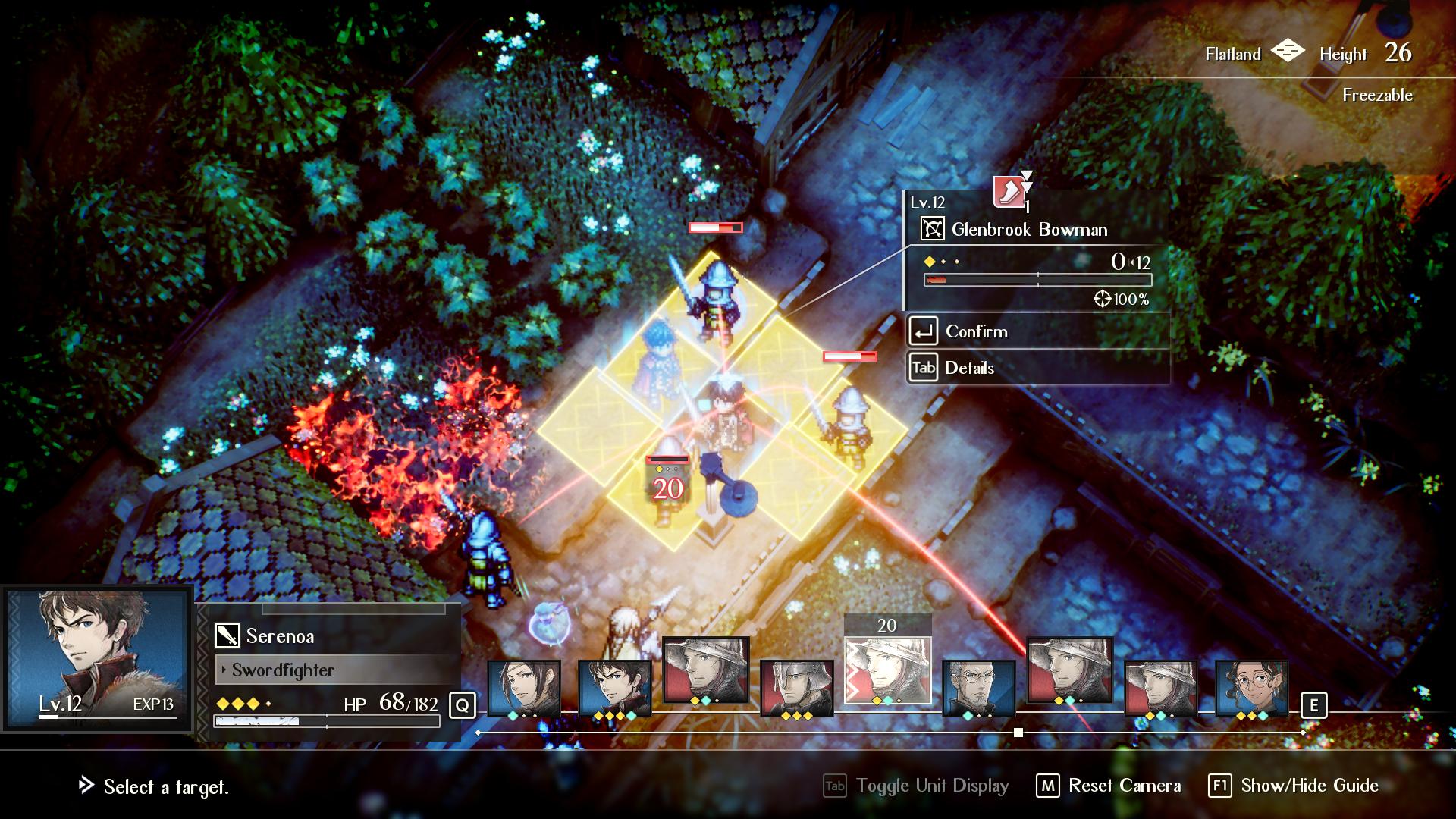Click the Glenbrook Bowman name panel

1030,230
